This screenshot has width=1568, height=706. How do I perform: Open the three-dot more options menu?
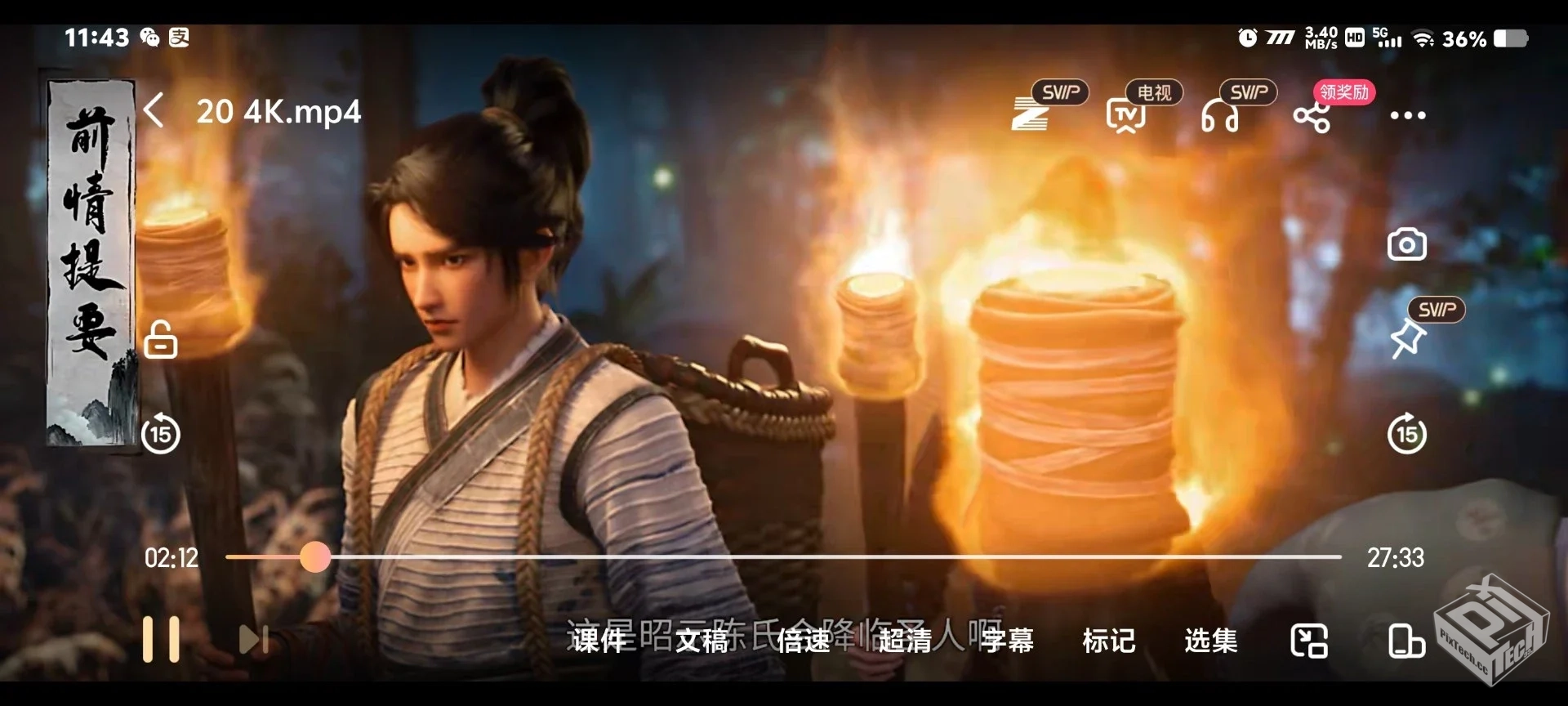tap(1407, 114)
